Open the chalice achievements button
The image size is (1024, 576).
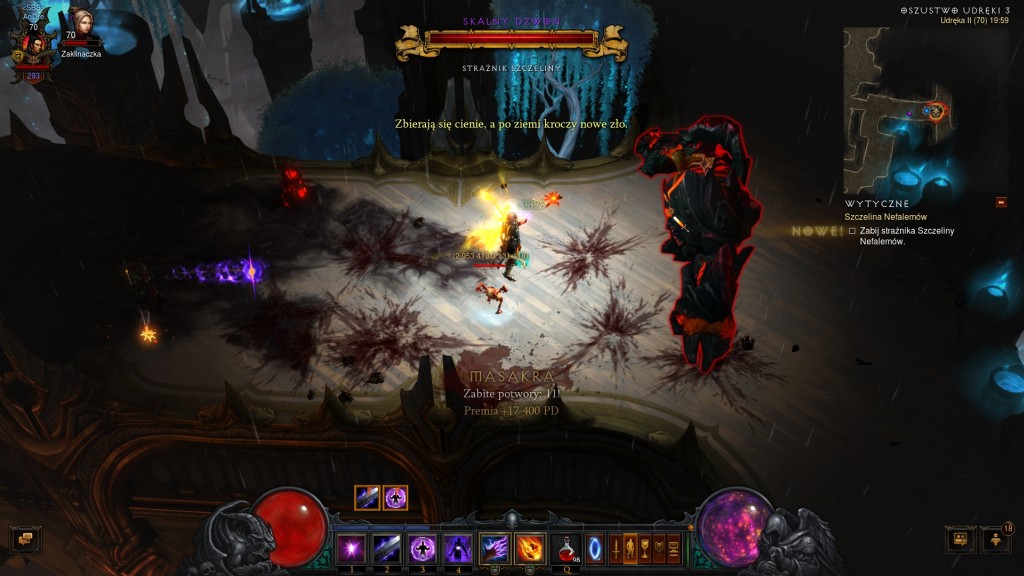pos(644,548)
